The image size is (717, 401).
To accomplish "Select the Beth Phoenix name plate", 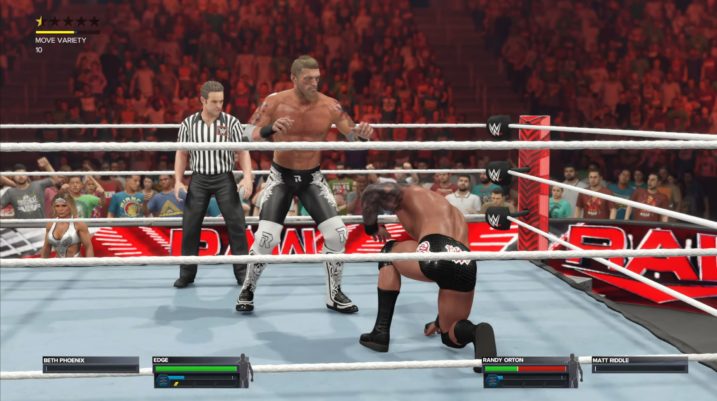I will (90, 364).
